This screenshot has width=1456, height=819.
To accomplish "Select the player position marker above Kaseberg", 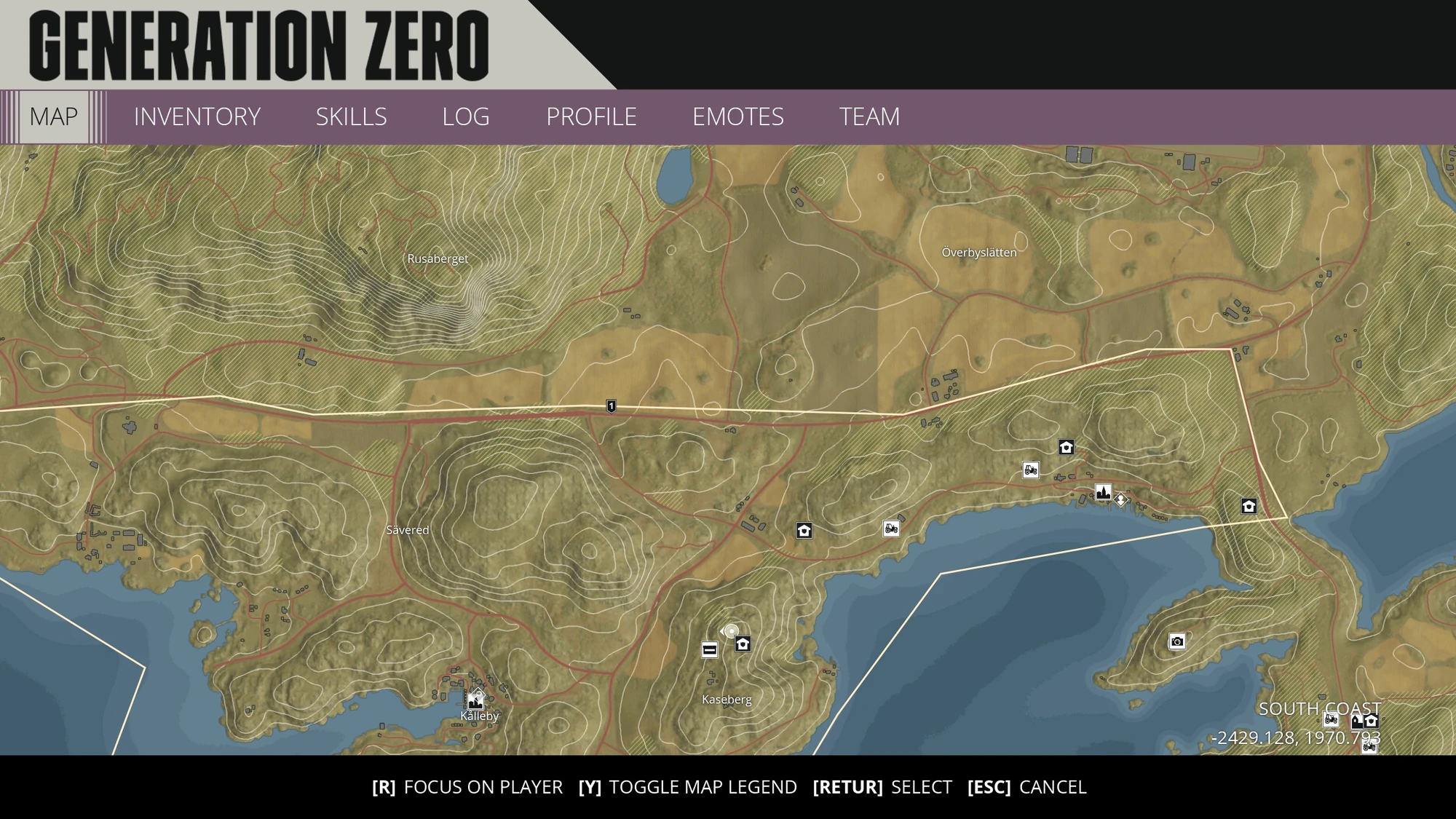I will coord(730,632).
